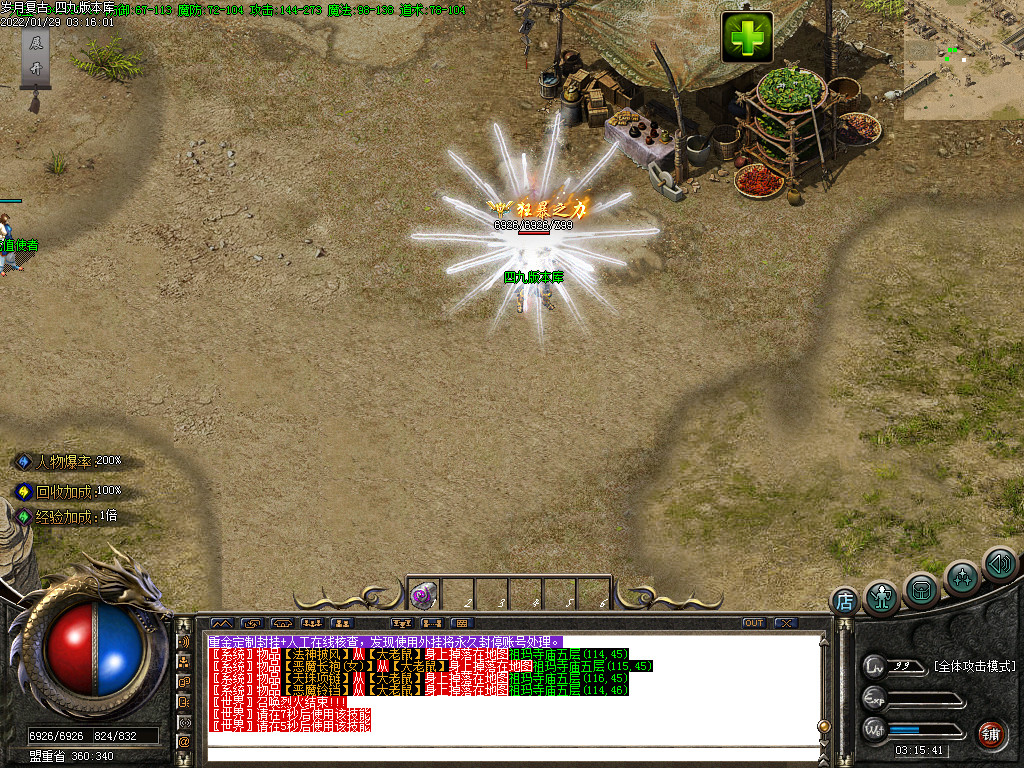Image resolution: width=1024 pixels, height=768 pixels.
Task: Open the red 铺 stall button
Action: coord(991,734)
